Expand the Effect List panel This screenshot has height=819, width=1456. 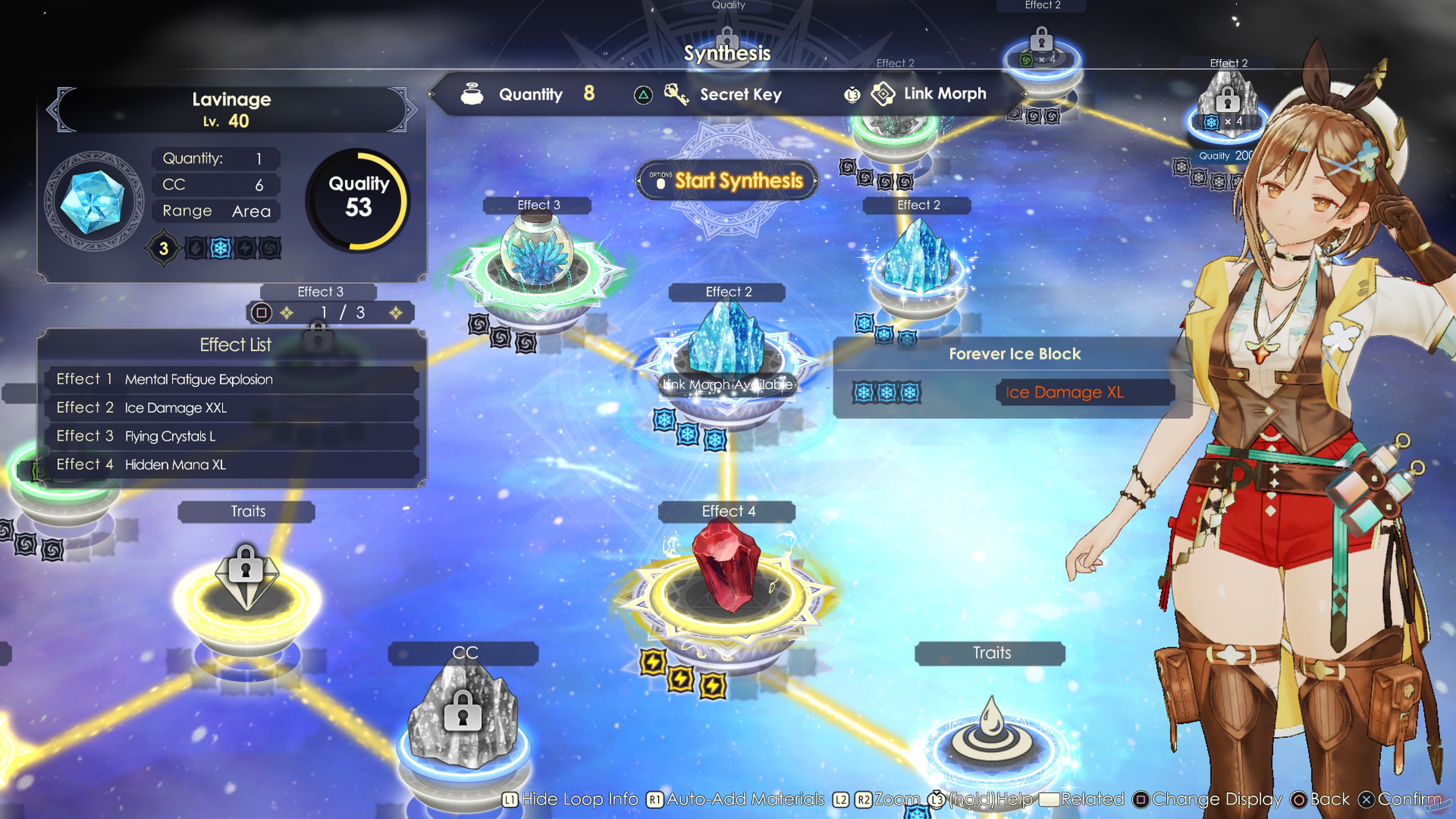pyautogui.click(x=236, y=345)
